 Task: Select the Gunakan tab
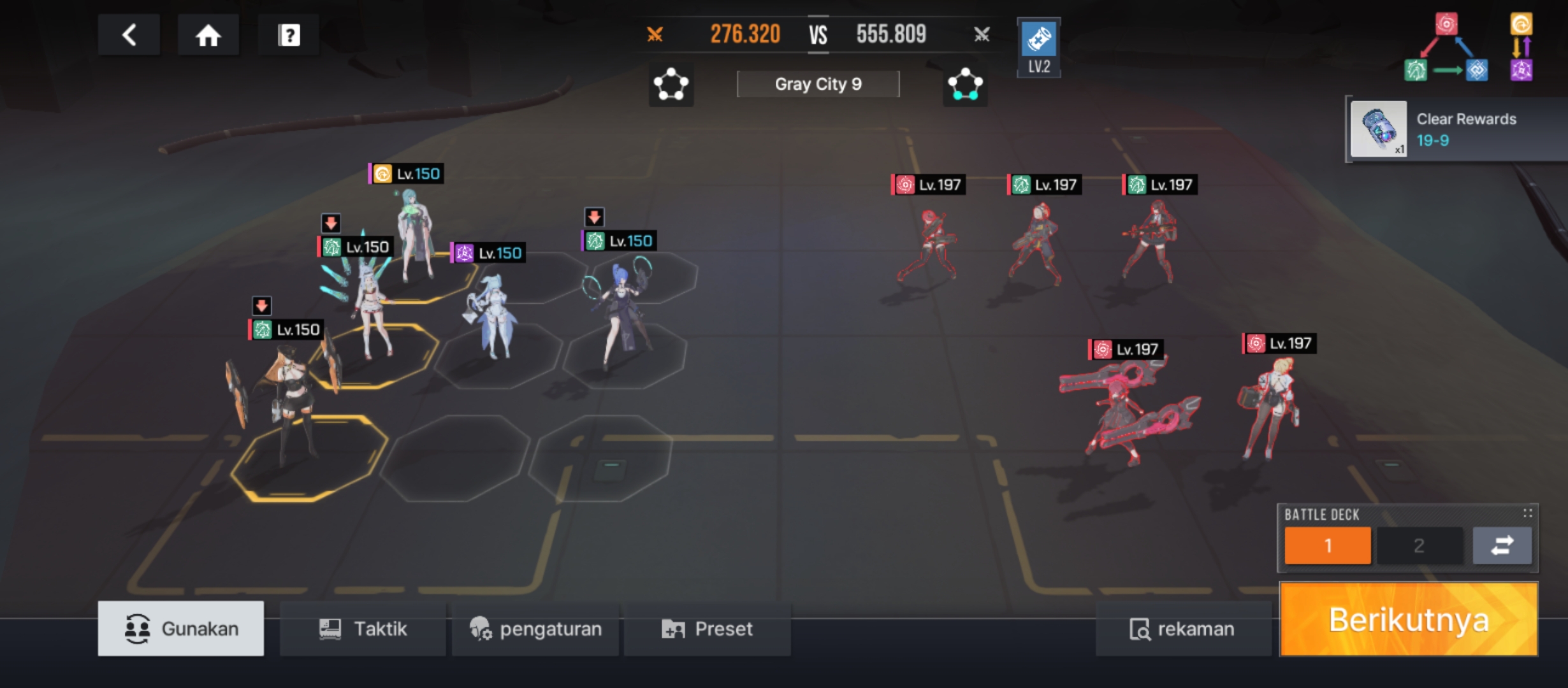(181, 629)
